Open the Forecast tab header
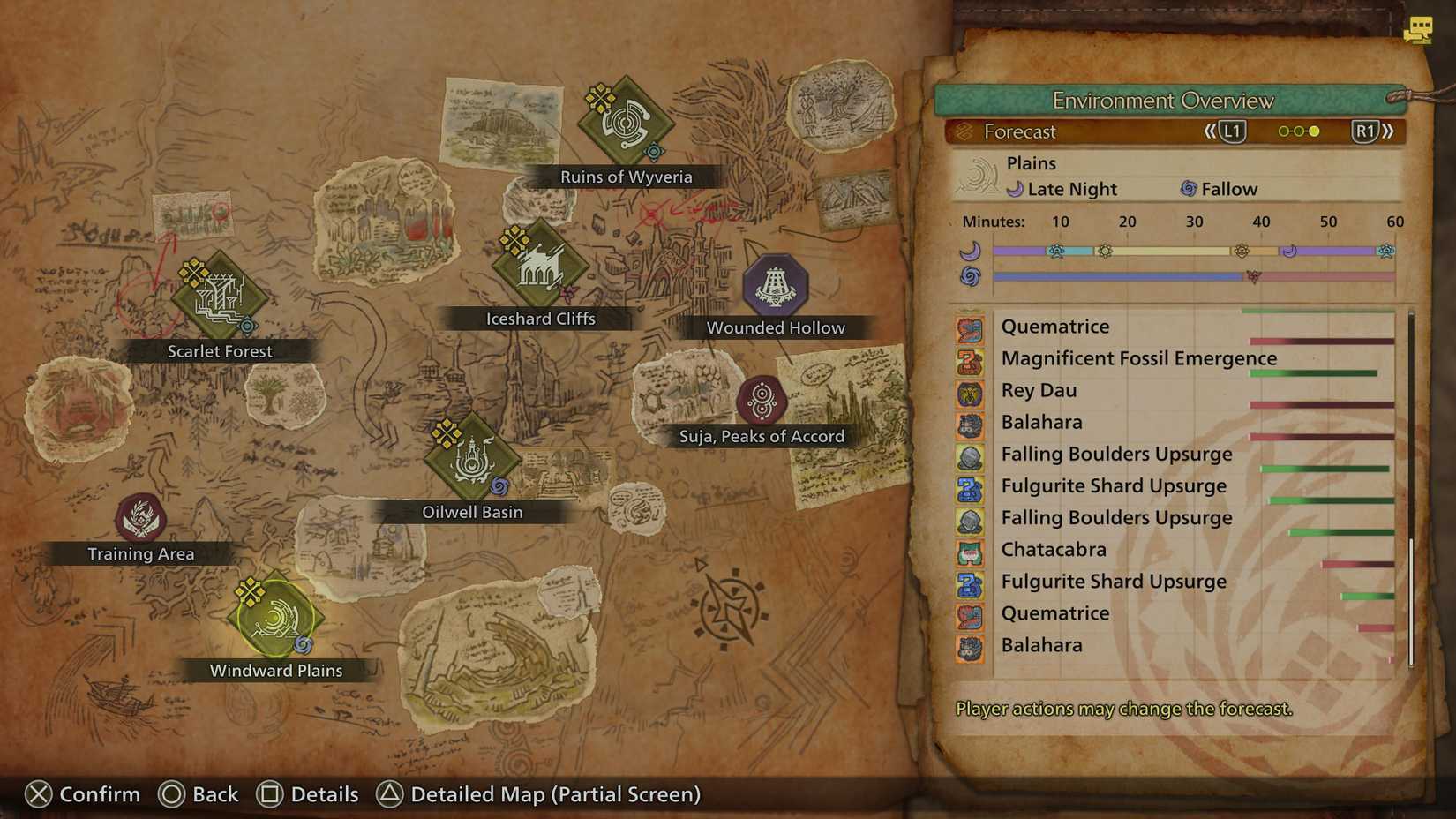This screenshot has width=1456, height=819. (1020, 132)
